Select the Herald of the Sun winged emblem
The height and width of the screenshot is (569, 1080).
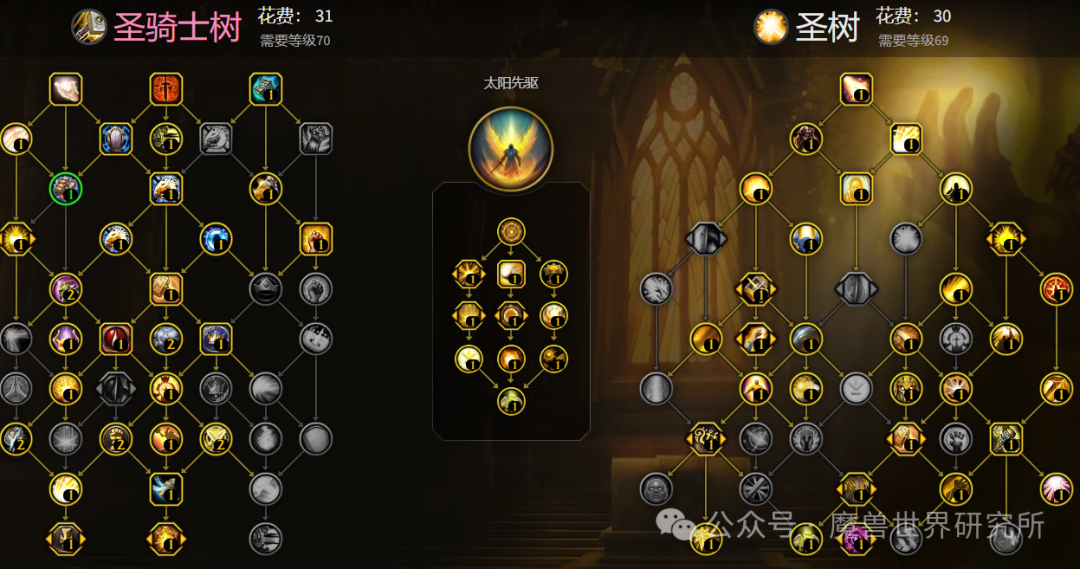point(510,149)
